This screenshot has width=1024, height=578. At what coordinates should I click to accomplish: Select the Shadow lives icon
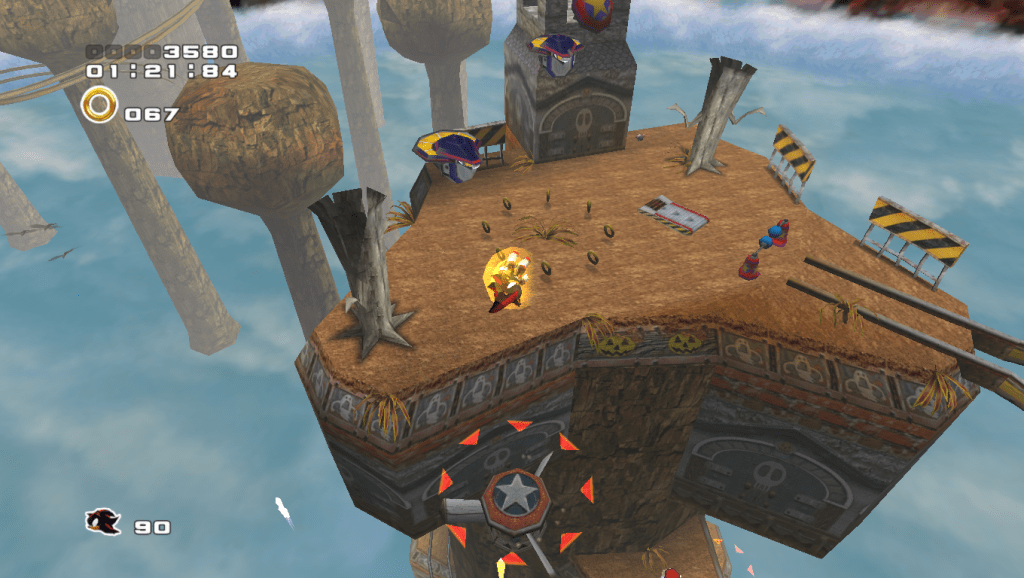pos(103,521)
